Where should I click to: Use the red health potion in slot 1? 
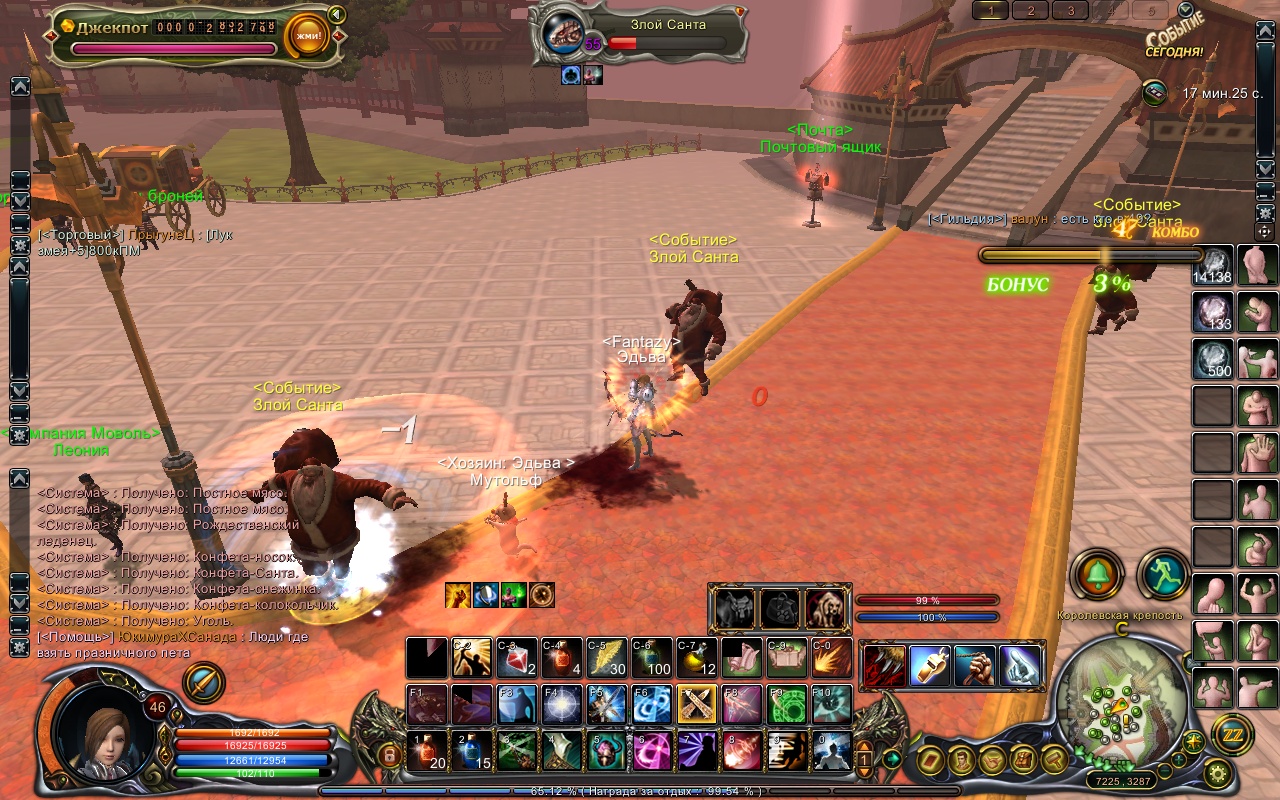point(425,751)
